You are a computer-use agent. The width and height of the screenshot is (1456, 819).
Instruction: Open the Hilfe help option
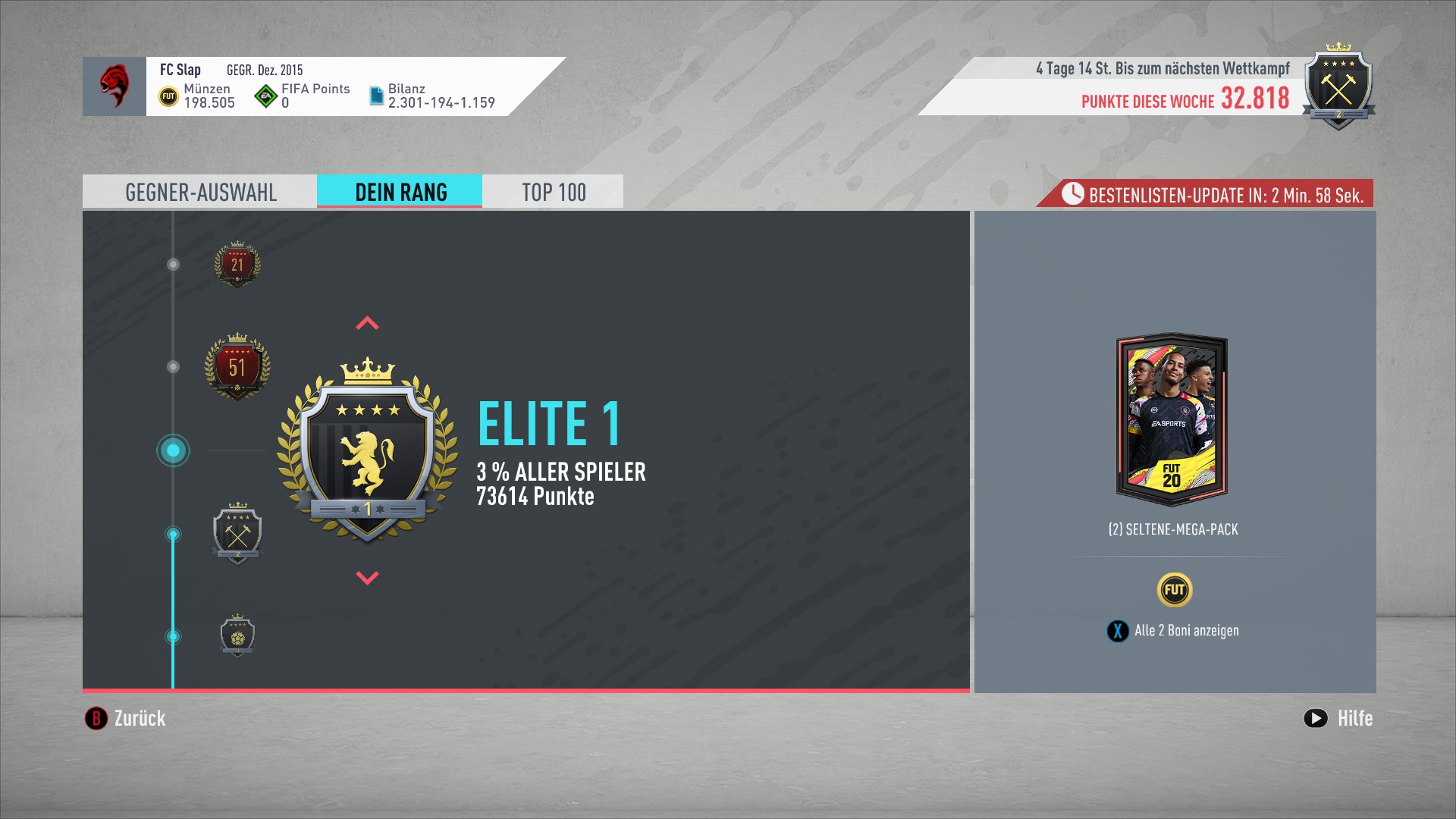pos(1338,718)
